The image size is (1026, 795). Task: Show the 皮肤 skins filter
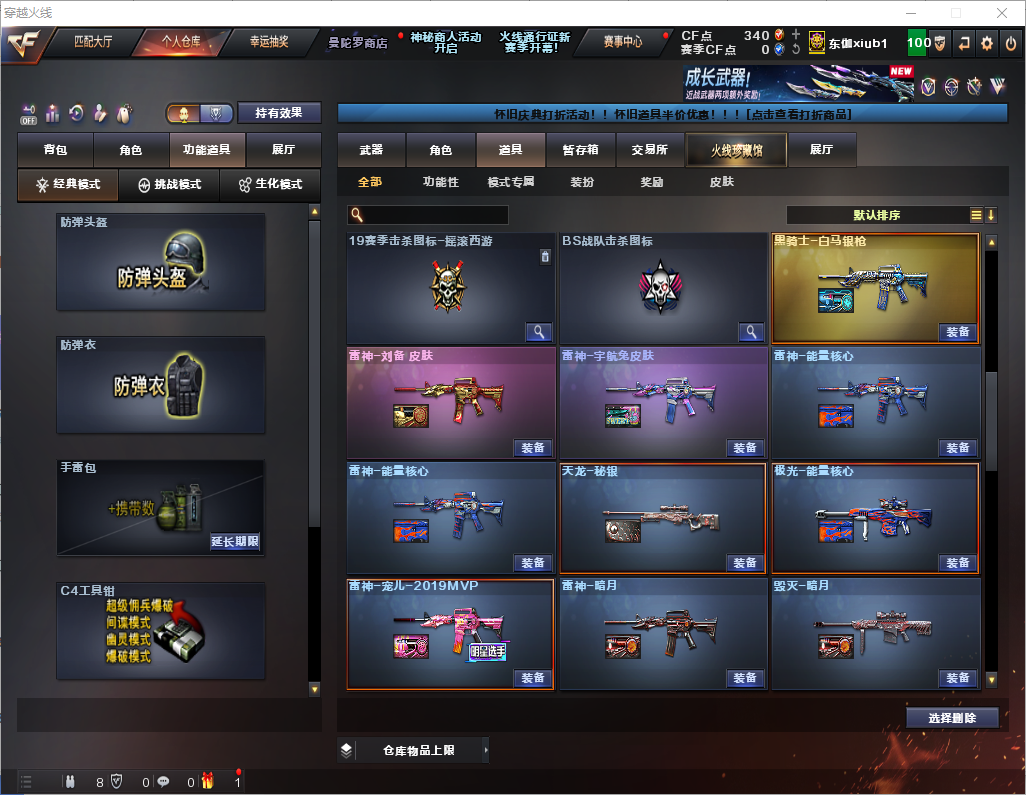pyautogui.click(x=721, y=182)
